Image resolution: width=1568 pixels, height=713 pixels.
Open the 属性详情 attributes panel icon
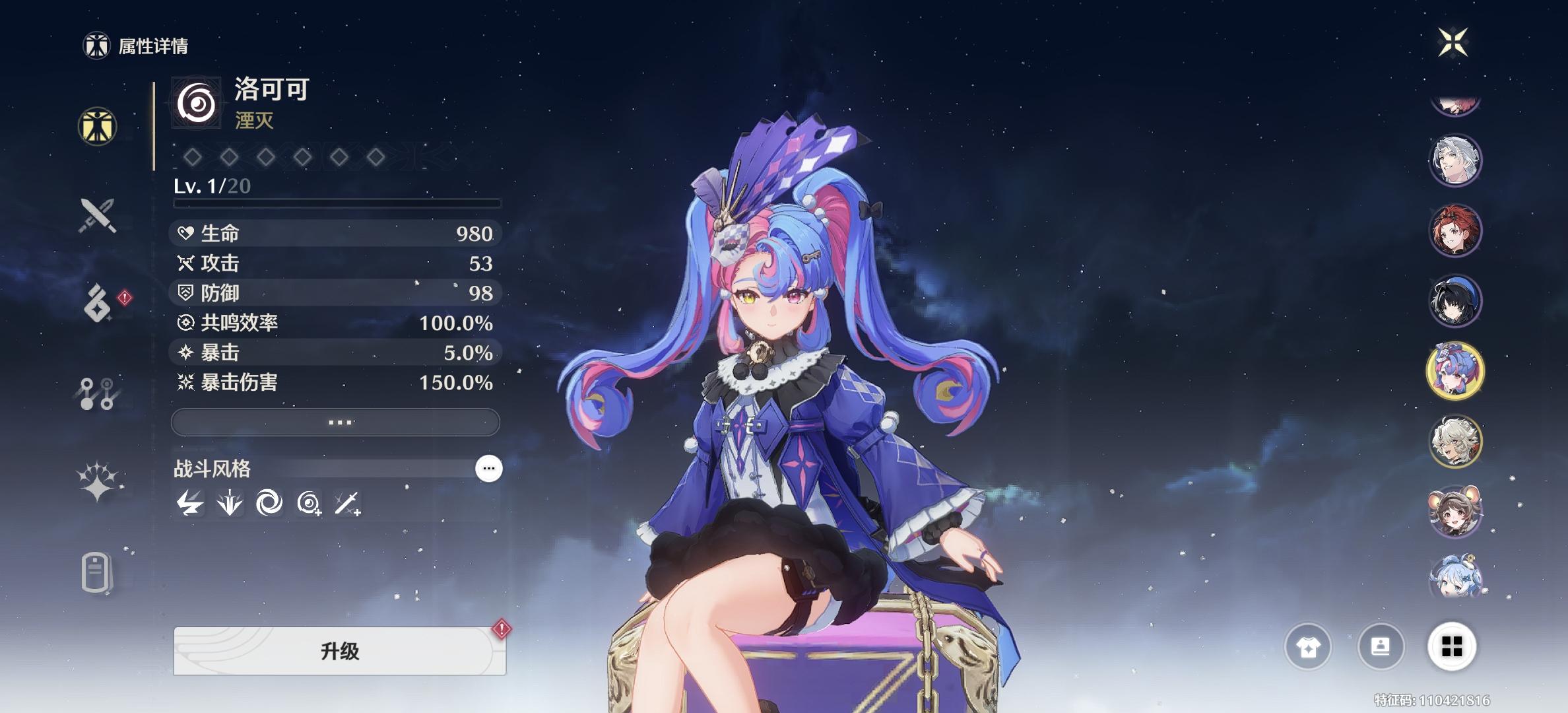(x=96, y=125)
